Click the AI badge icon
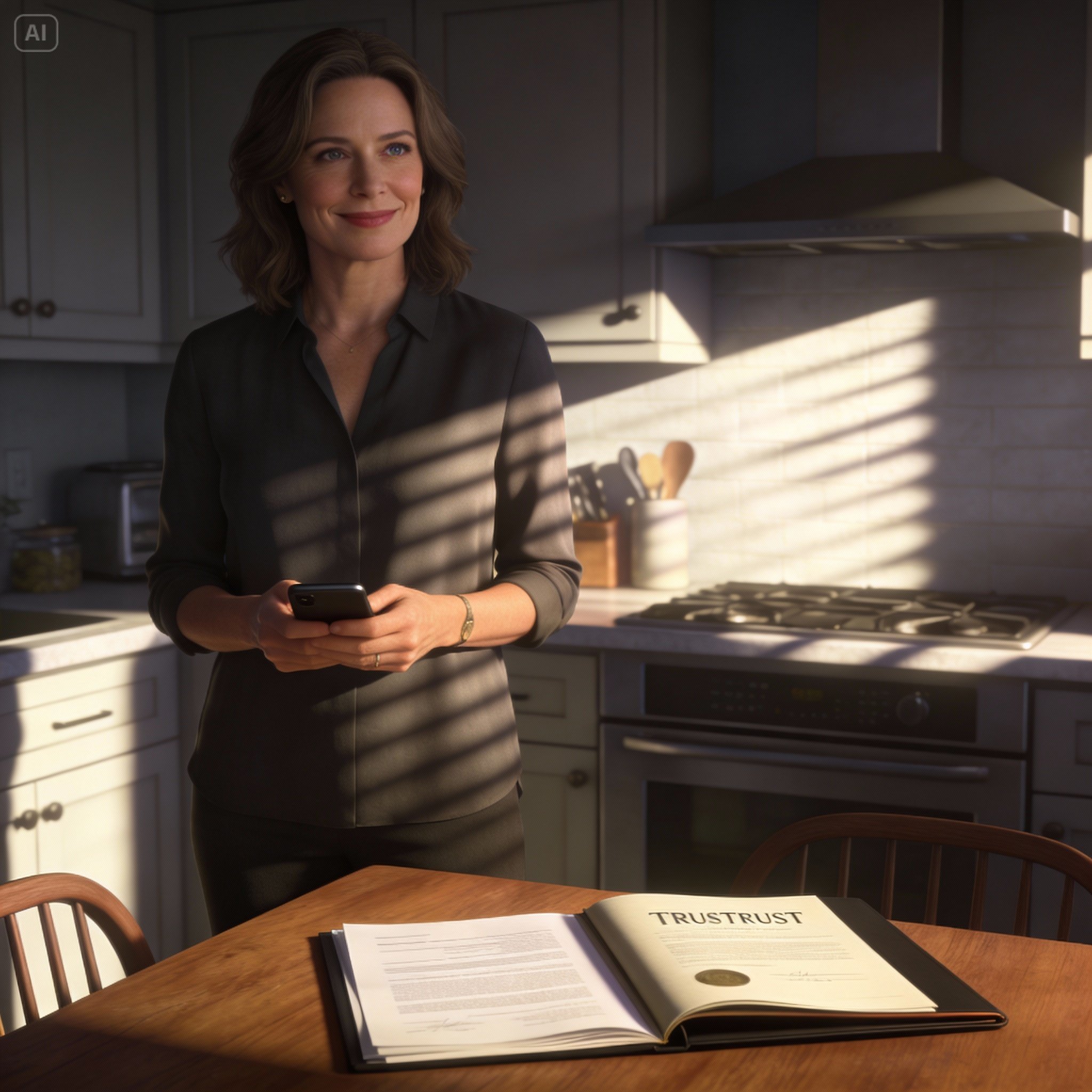Screen dimensions: 1092x1092 (x=36, y=34)
